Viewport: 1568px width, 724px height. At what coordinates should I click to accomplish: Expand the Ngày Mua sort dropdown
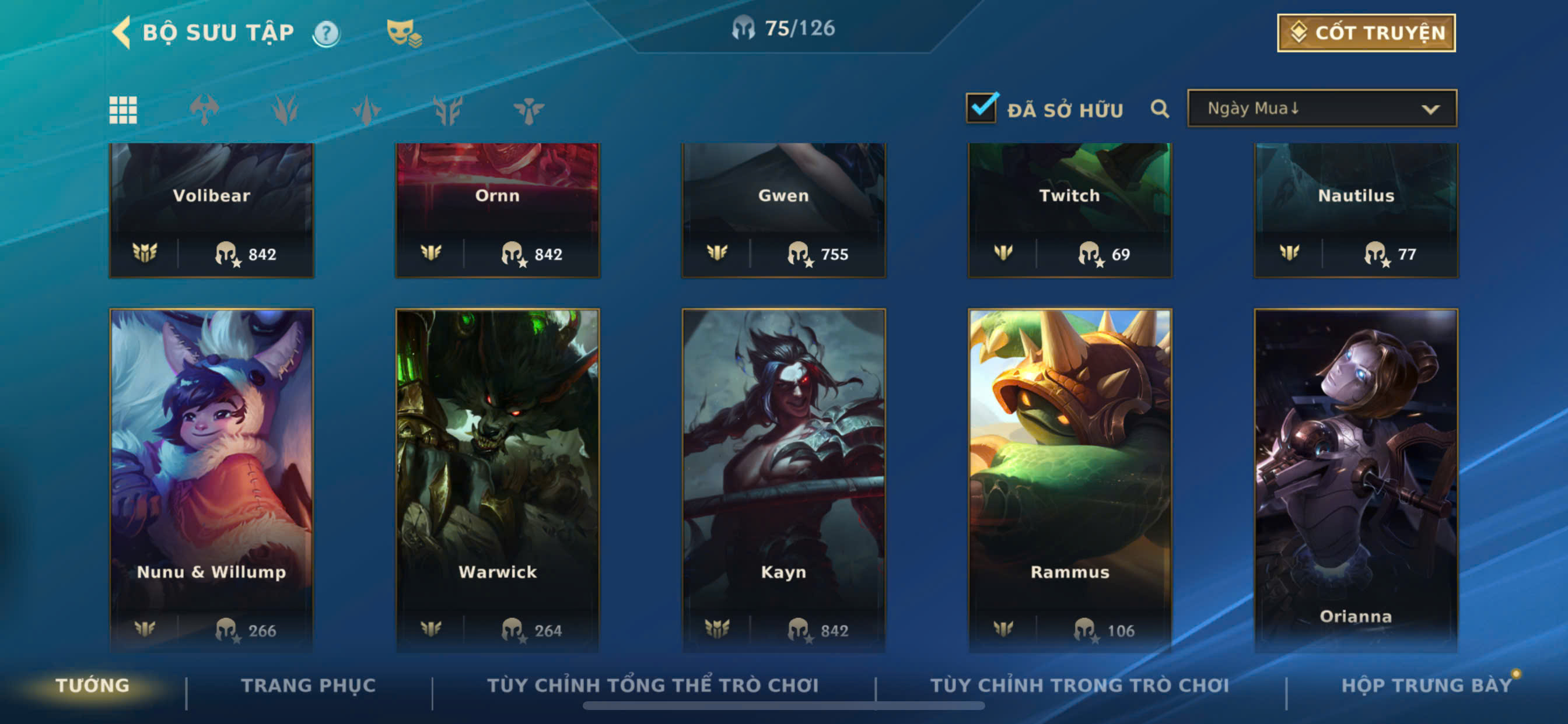coord(1321,109)
